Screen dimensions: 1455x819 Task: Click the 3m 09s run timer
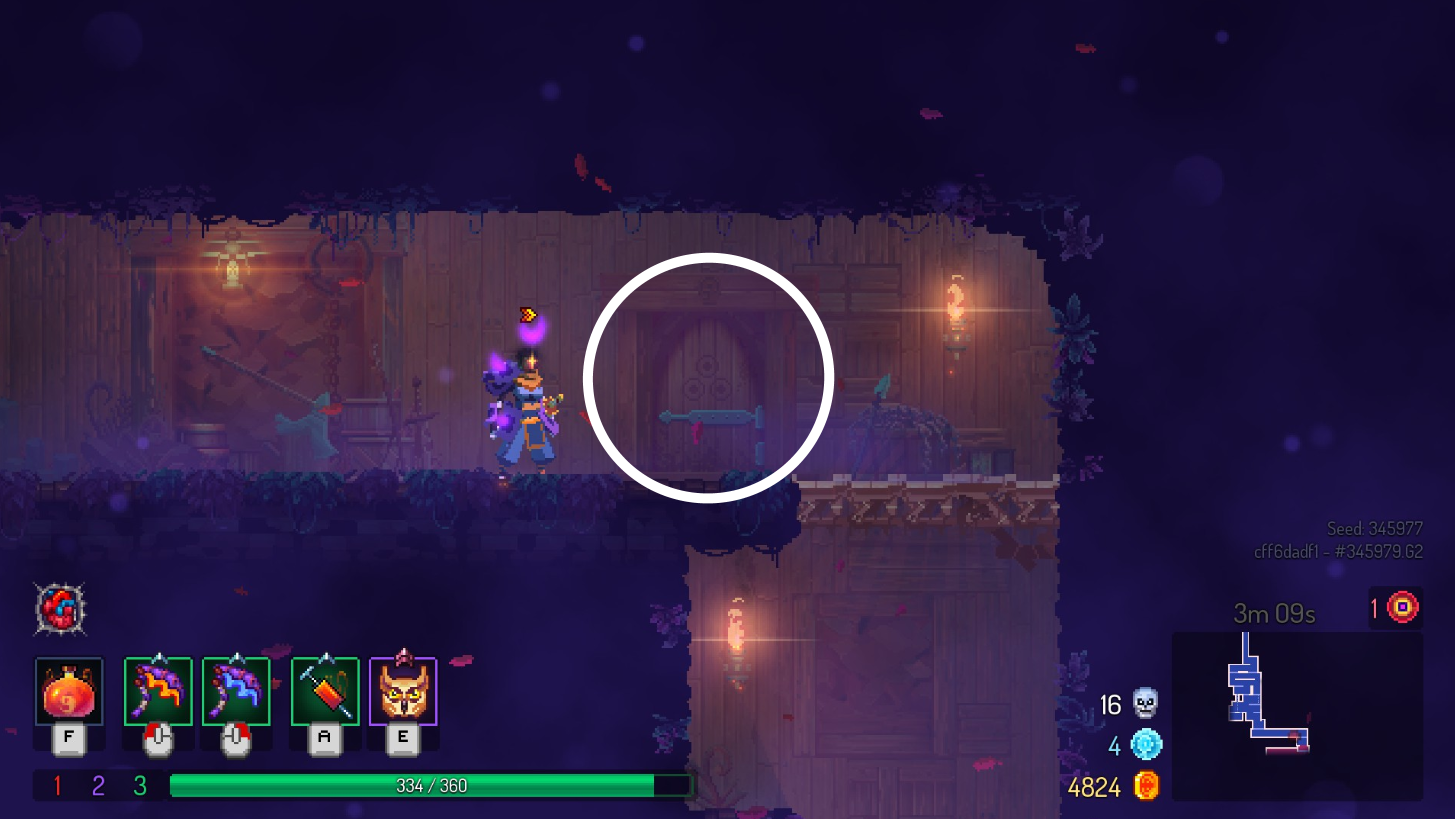click(1274, 613)
